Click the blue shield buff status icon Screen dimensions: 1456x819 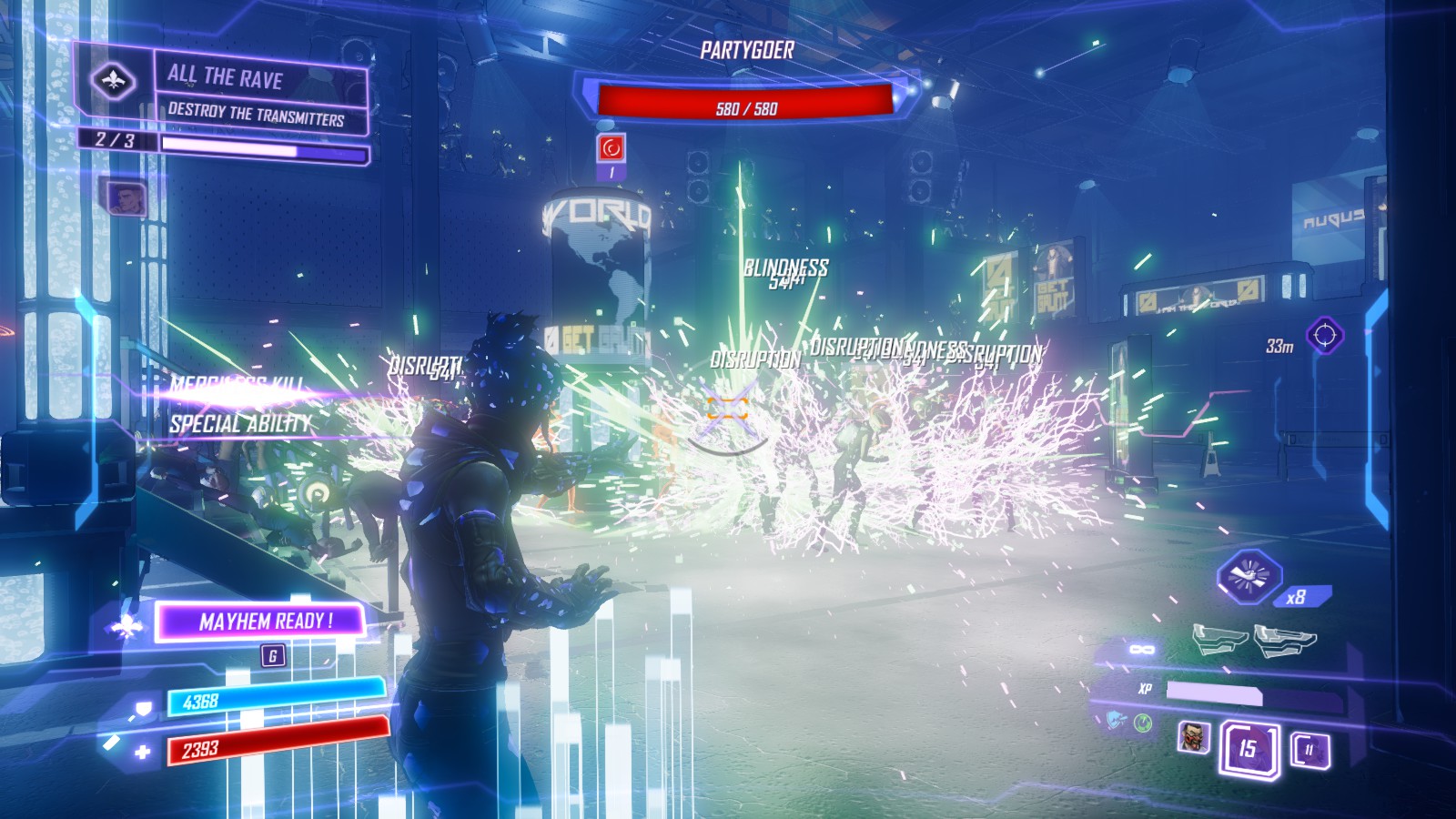(1115, 721)
